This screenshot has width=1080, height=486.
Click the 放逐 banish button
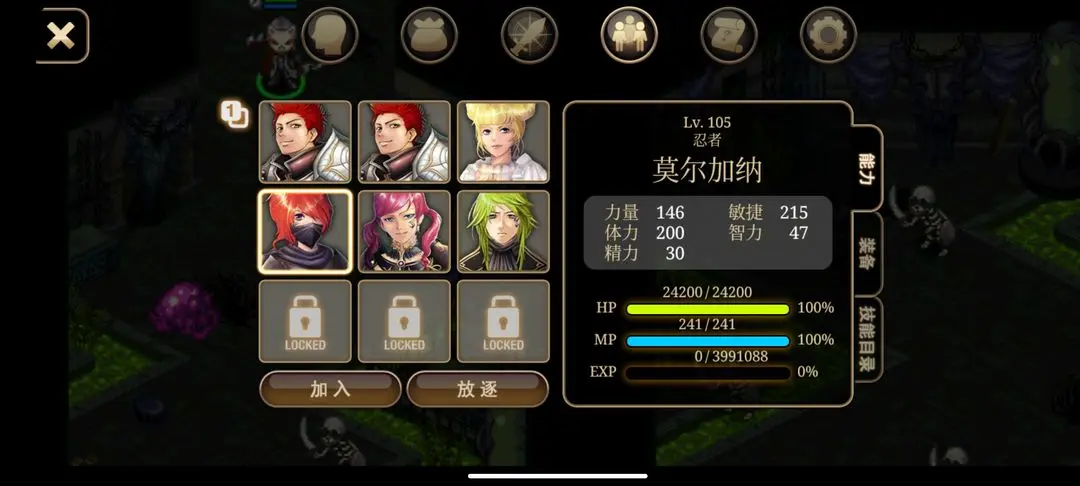click(477, 389)
